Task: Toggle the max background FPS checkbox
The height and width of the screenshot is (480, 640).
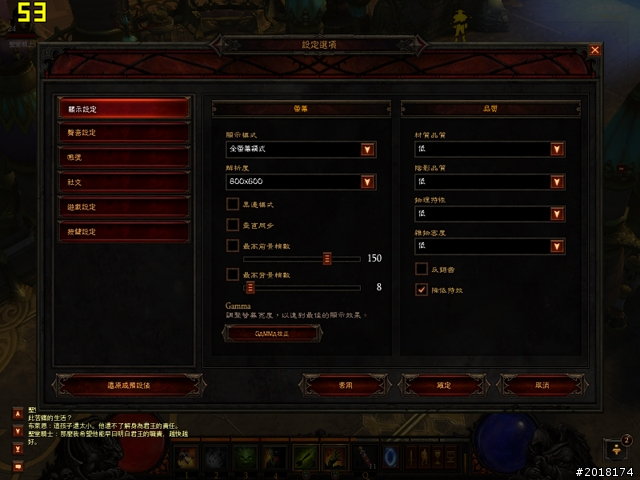Action: (232, 275)
